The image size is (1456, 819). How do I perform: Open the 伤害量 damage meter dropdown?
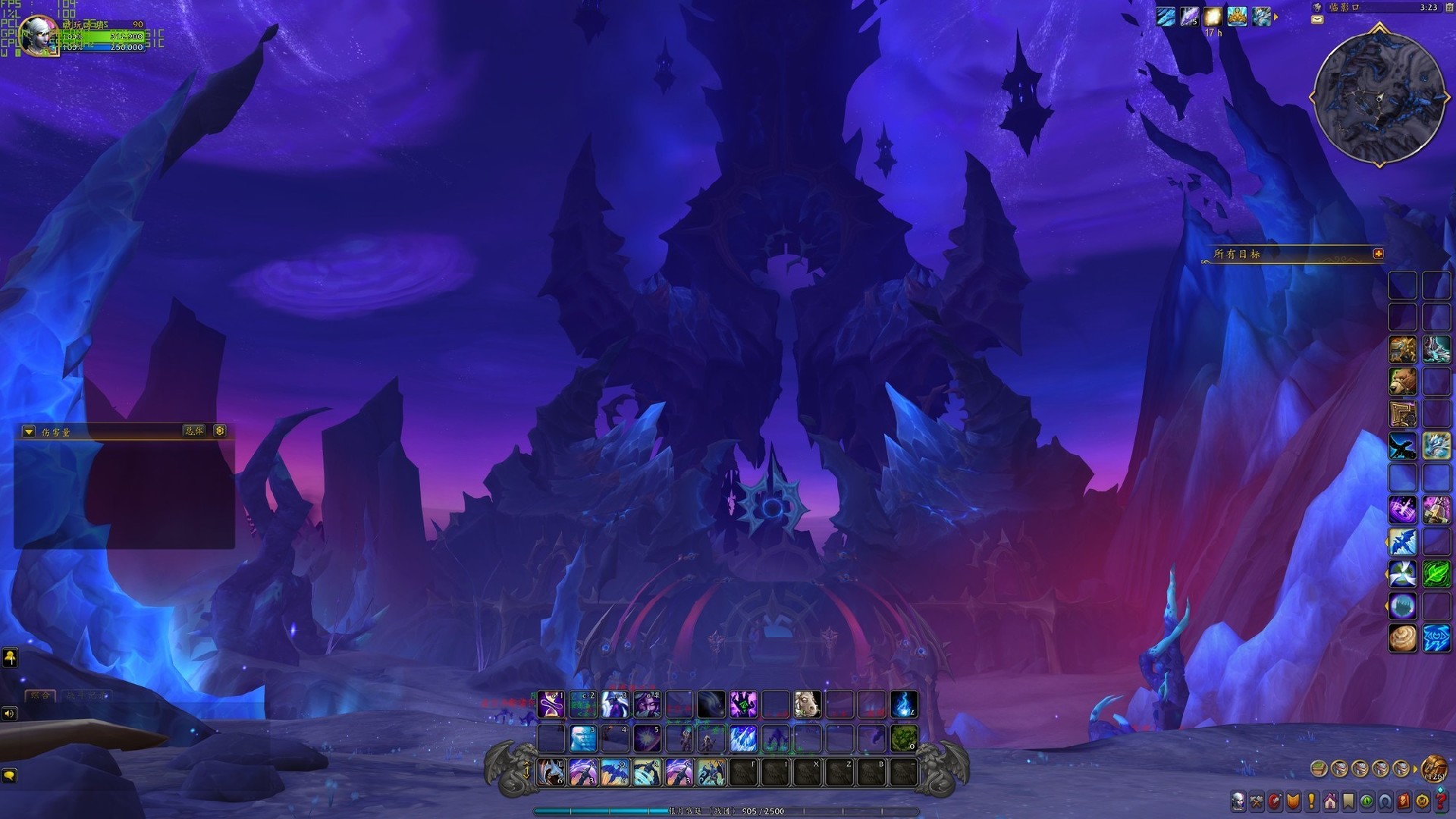click(29, 431)
